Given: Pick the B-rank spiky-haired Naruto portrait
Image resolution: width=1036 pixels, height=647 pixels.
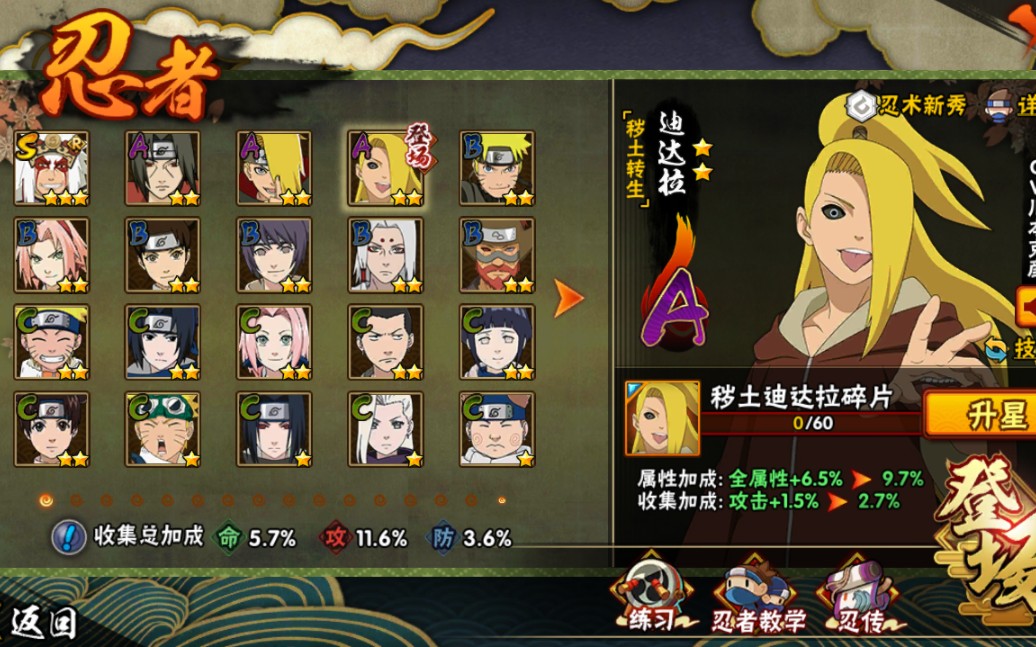Looking at the screenshot, I should pos(497,168).
